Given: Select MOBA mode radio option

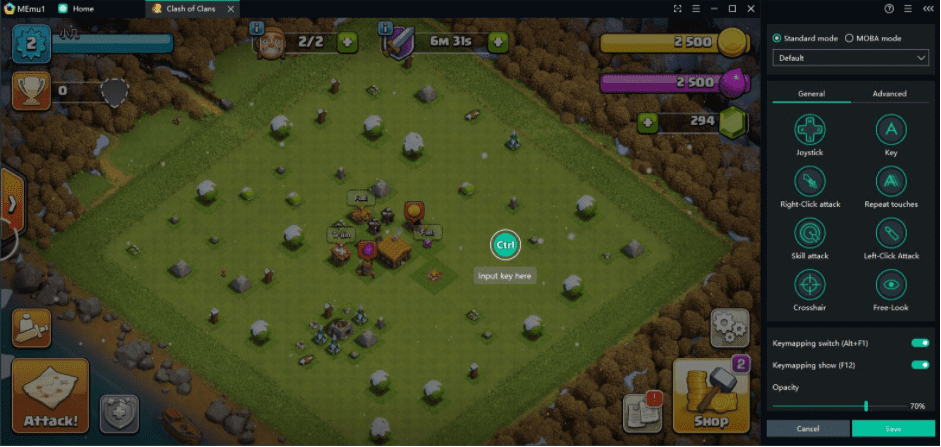Looking at the screenshot, I should 849,38.
